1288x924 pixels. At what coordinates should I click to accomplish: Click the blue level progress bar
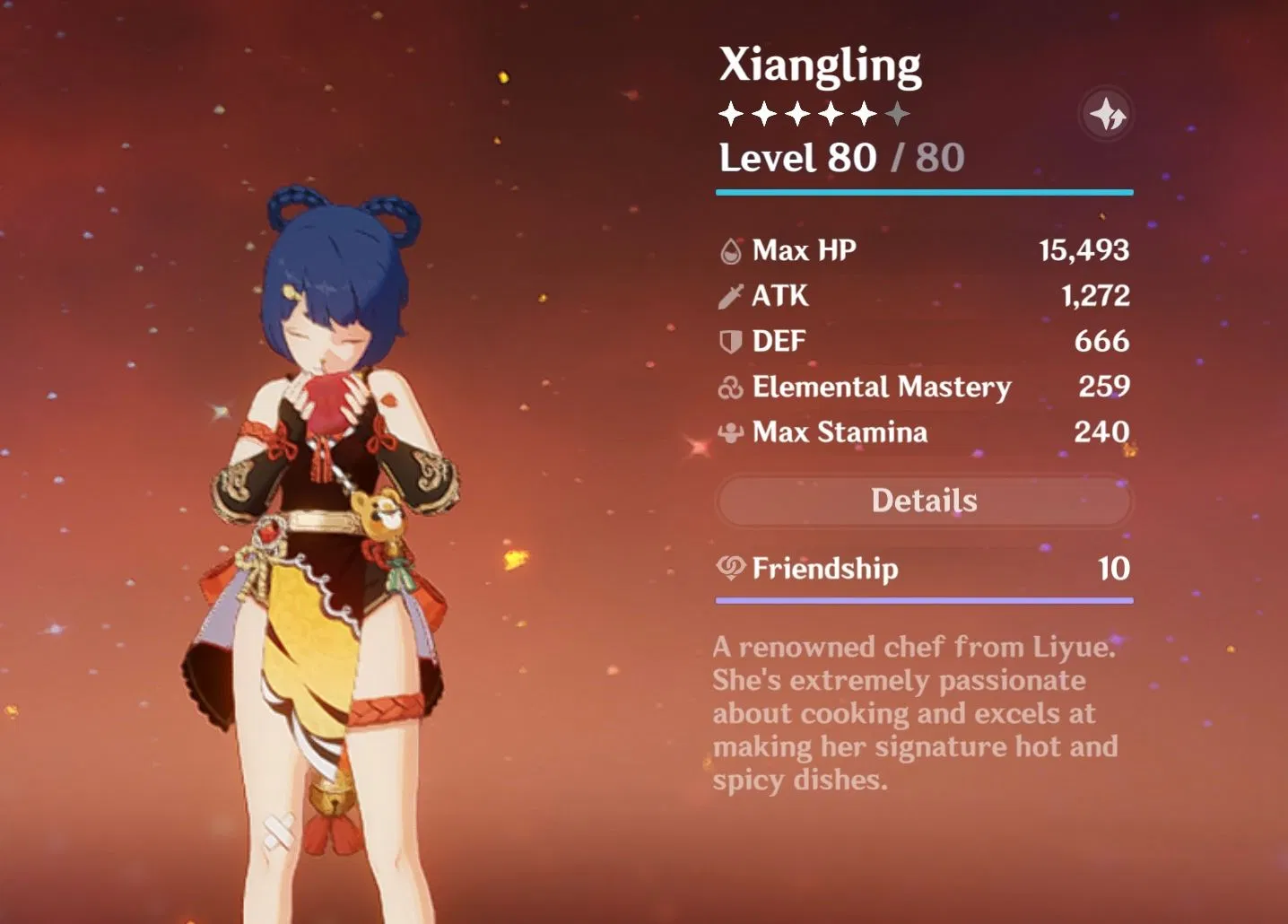coord(924,190)
